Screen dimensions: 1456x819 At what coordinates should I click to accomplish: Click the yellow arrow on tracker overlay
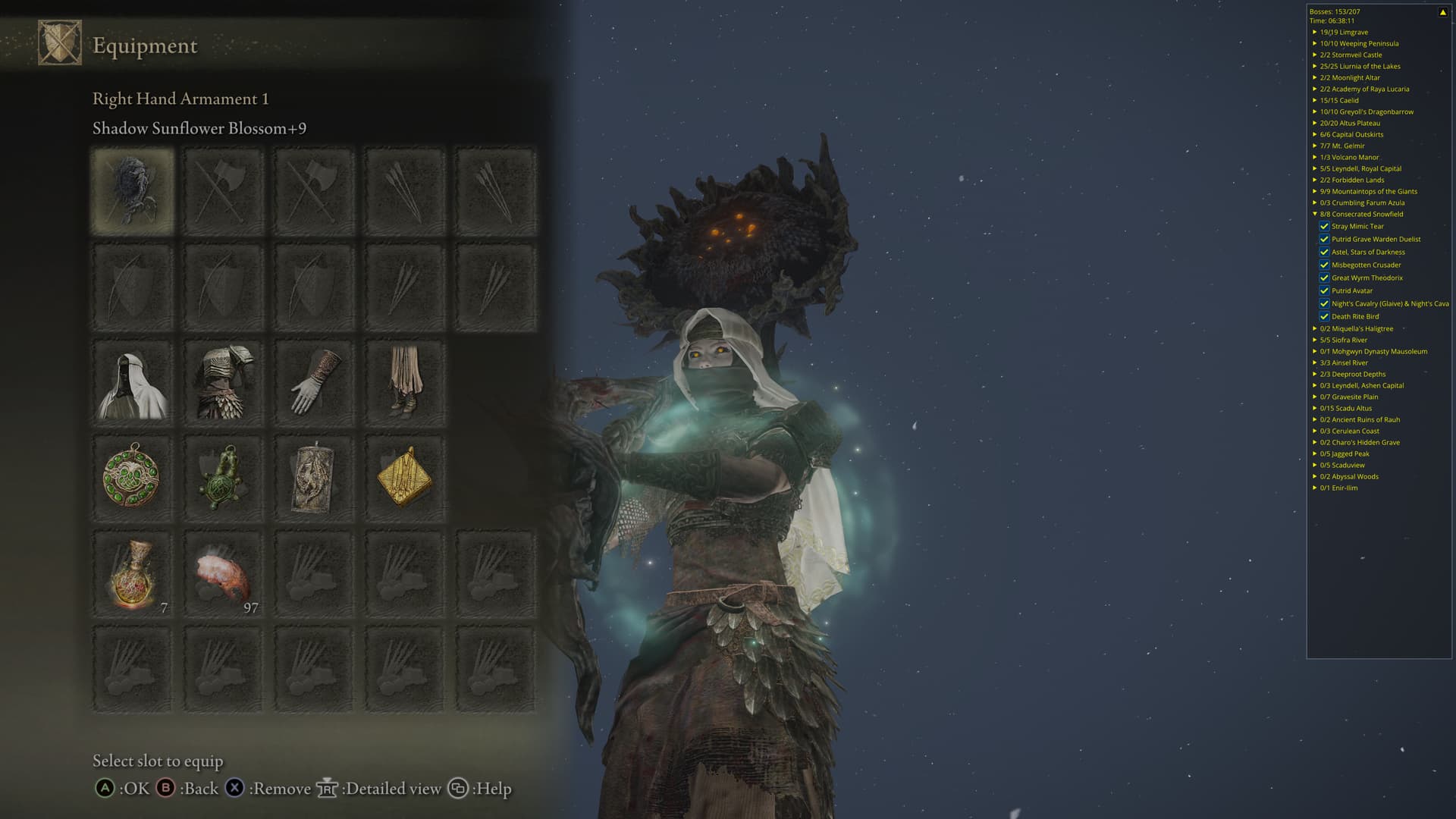point(1442,12)
